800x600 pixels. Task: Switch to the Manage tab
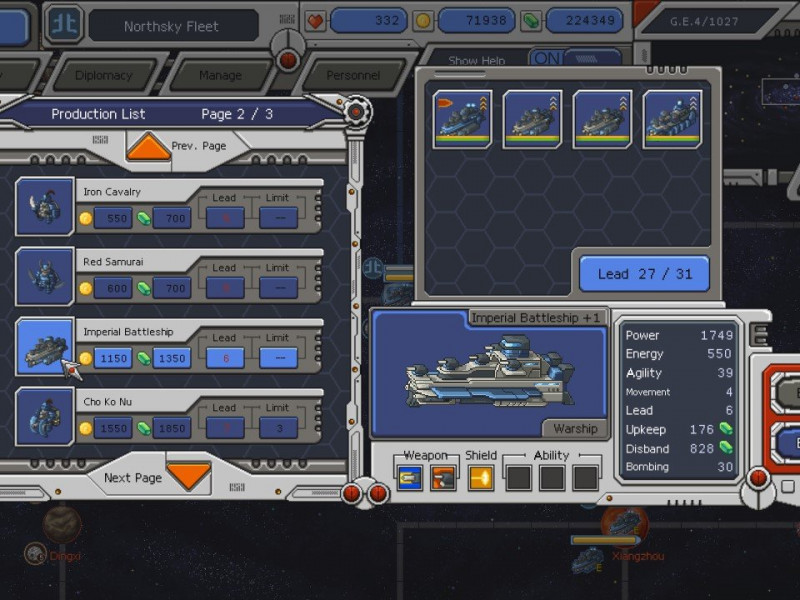pyautogui.click(x=220, y=75)
